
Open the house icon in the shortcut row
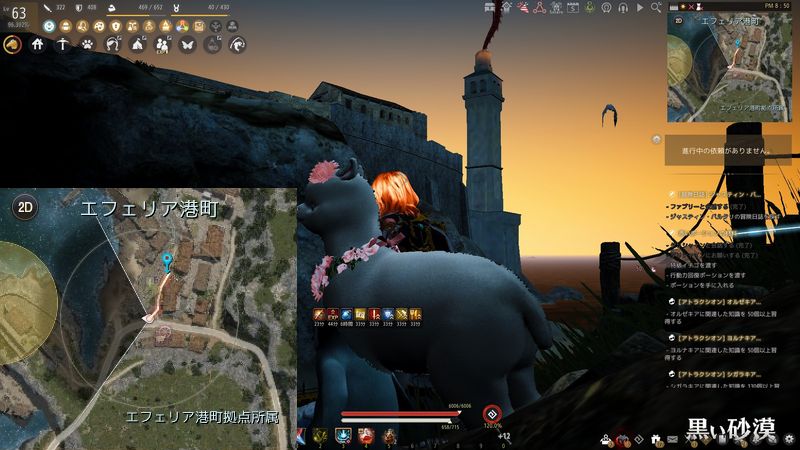coord(38,44)
